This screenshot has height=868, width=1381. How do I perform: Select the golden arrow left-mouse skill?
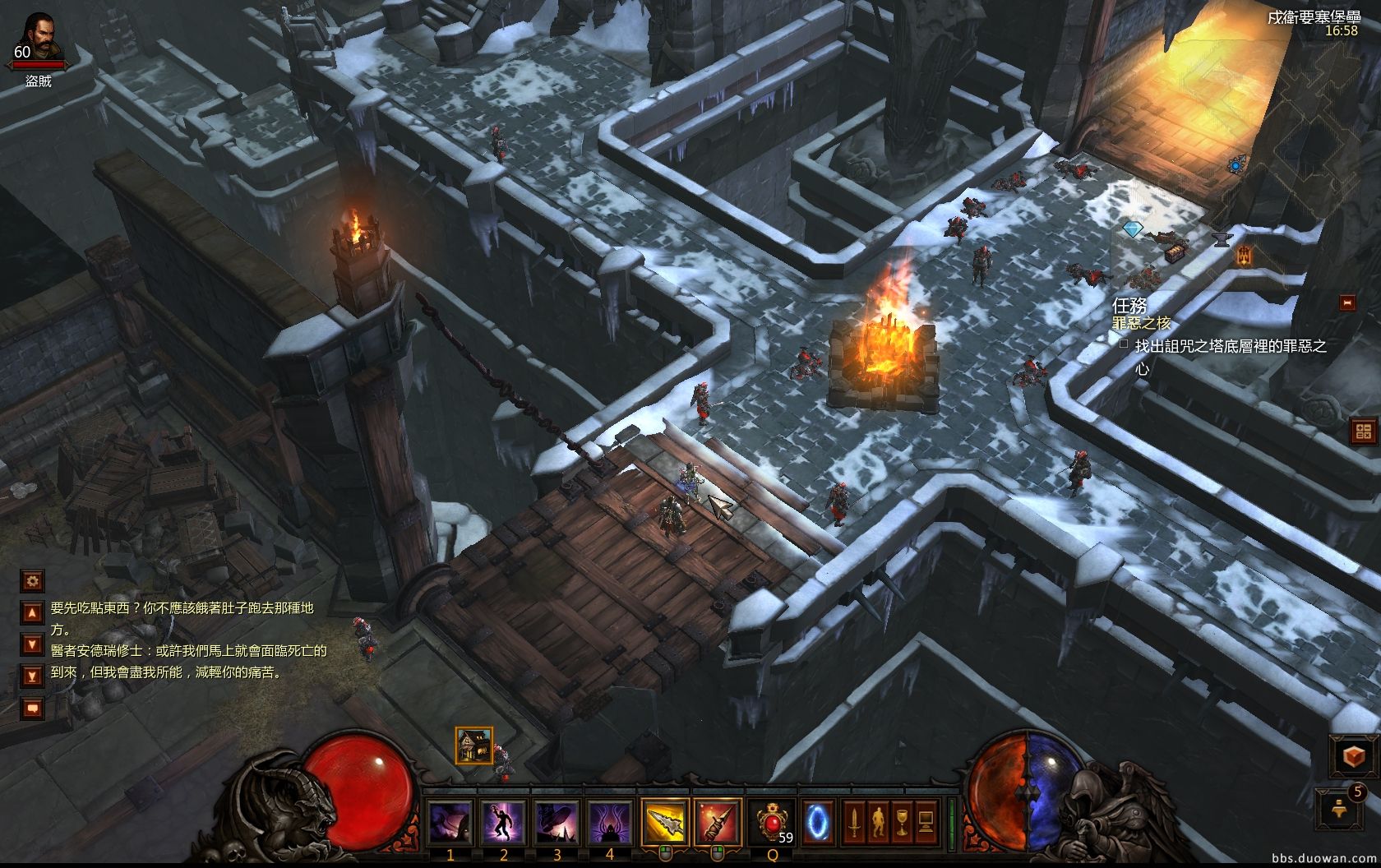click(665, 820)
